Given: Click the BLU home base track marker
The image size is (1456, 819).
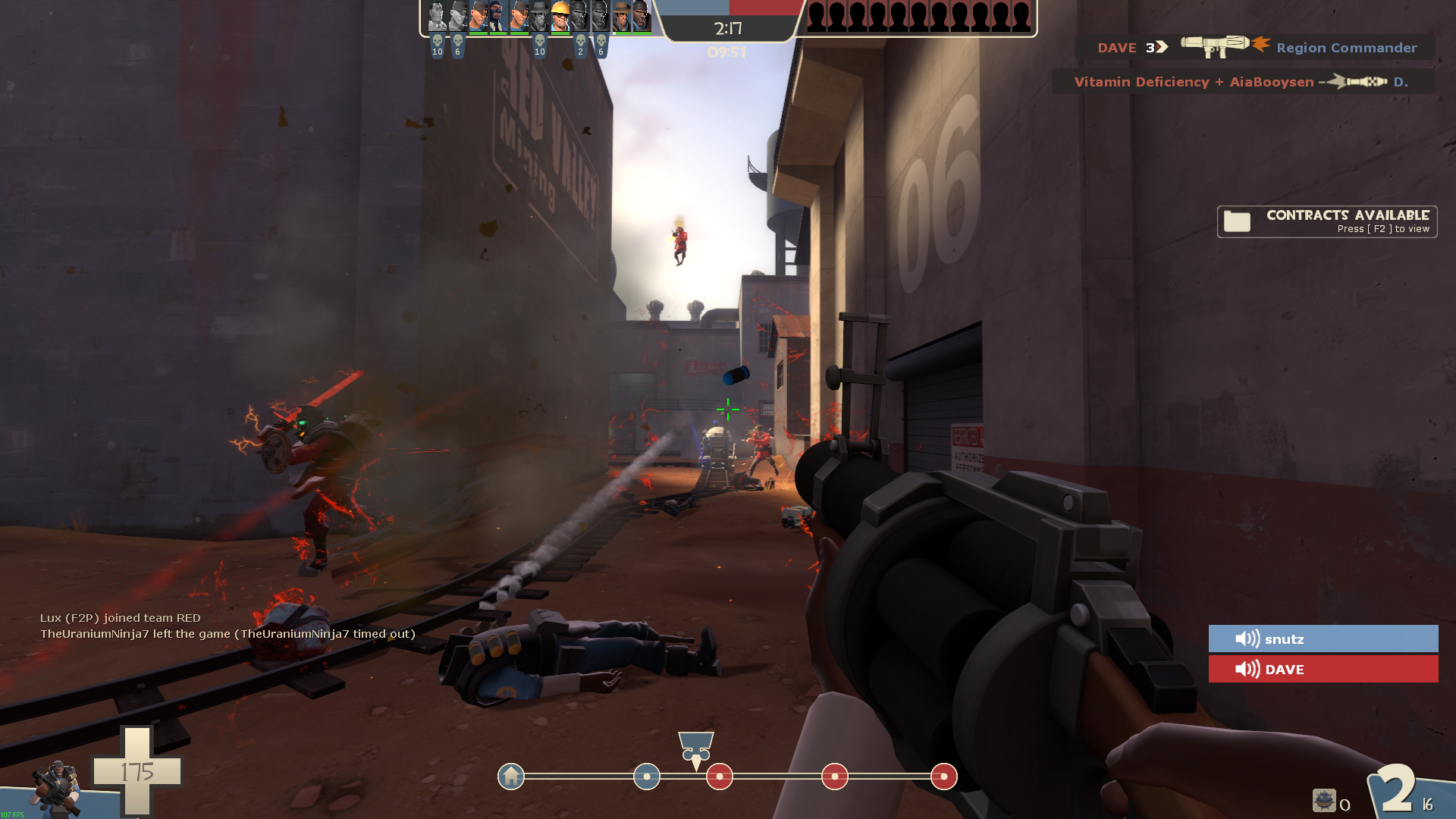Looking at the screenshot, I should coord(511,777).
